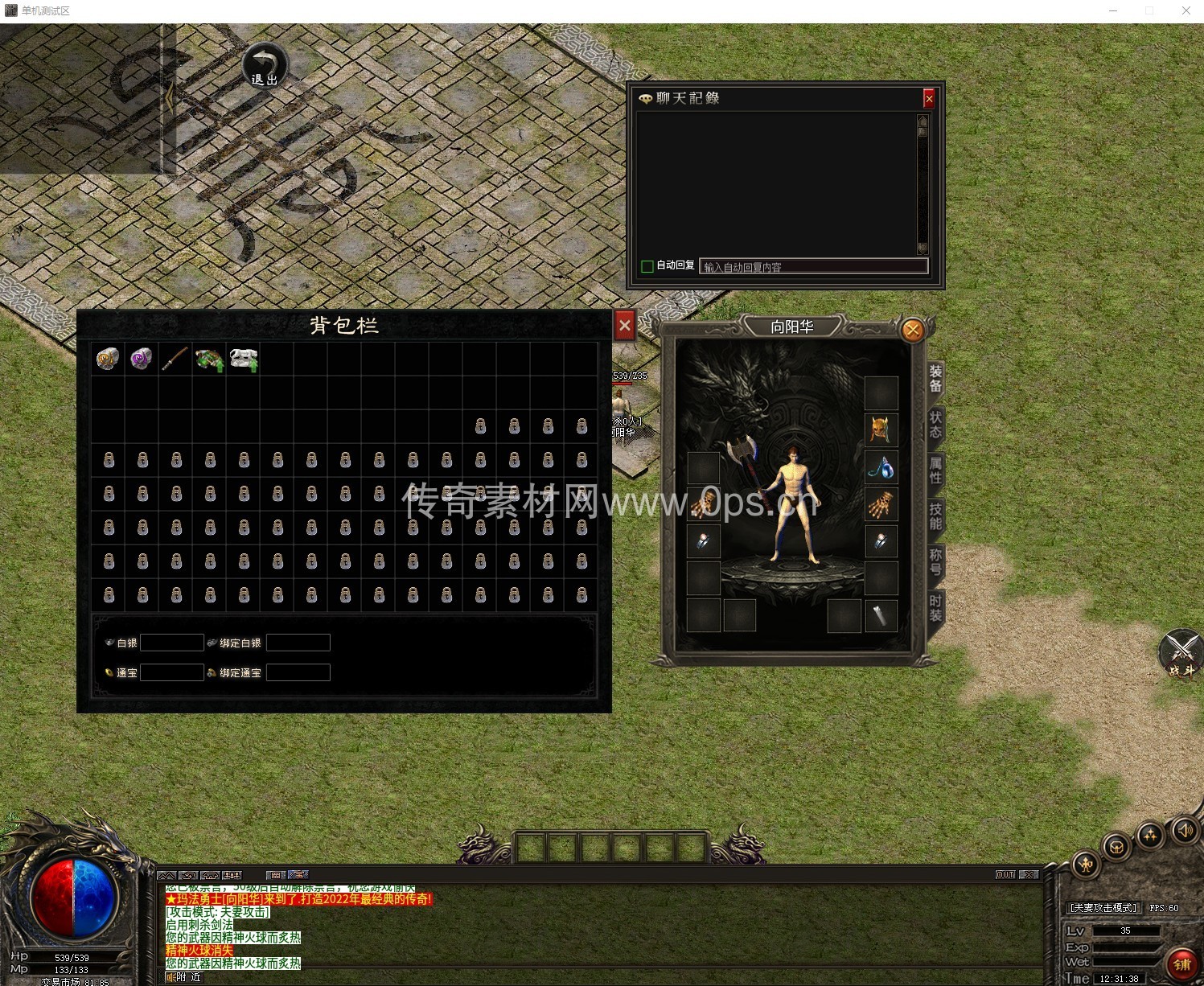
Task: Select the white beast statue item
Action: point(244,359)
